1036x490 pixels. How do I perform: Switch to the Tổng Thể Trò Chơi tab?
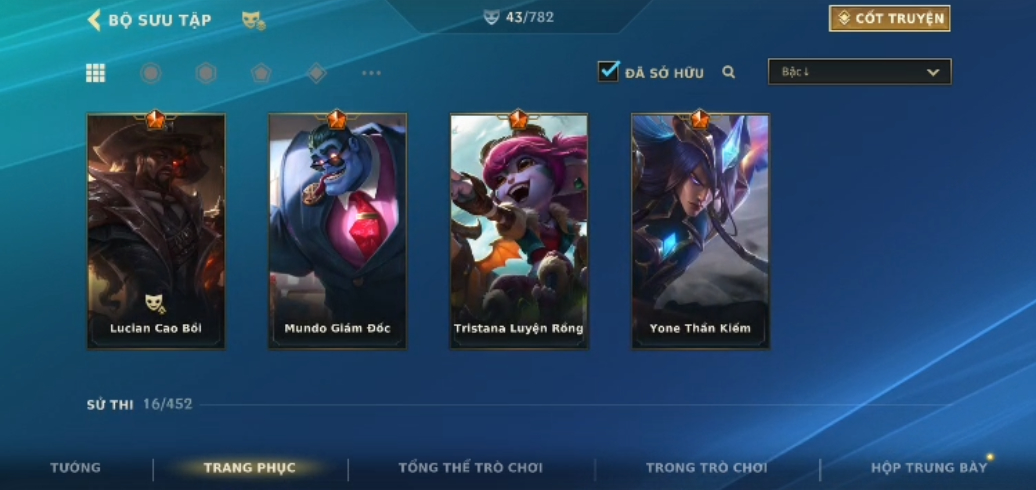pos(470,468)
